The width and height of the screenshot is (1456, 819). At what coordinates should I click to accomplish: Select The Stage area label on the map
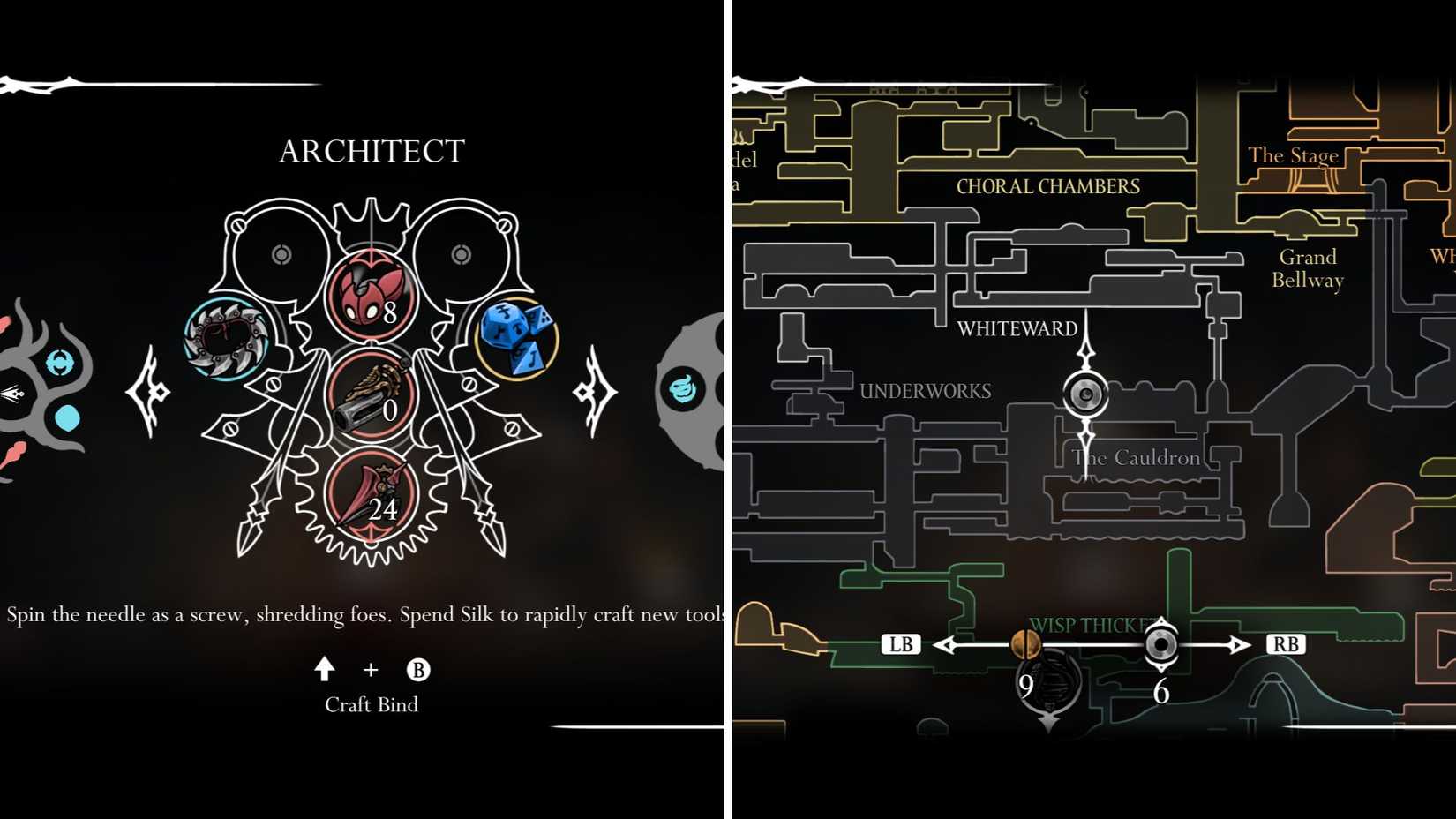click(x=1294, y=155)
